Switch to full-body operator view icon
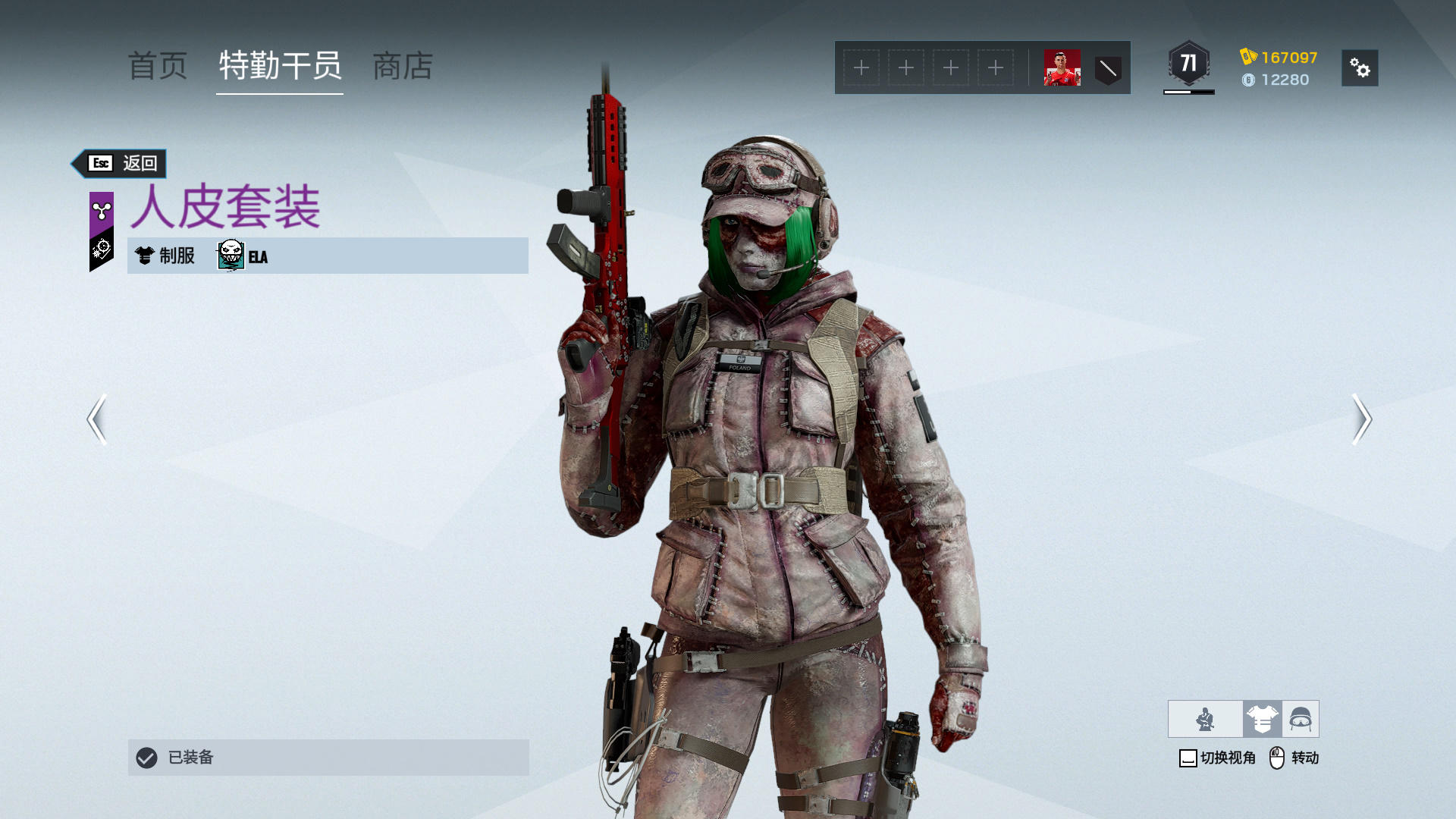Image resolution: width=1456 pixels, height=819 pixels. pos(1205,719)
